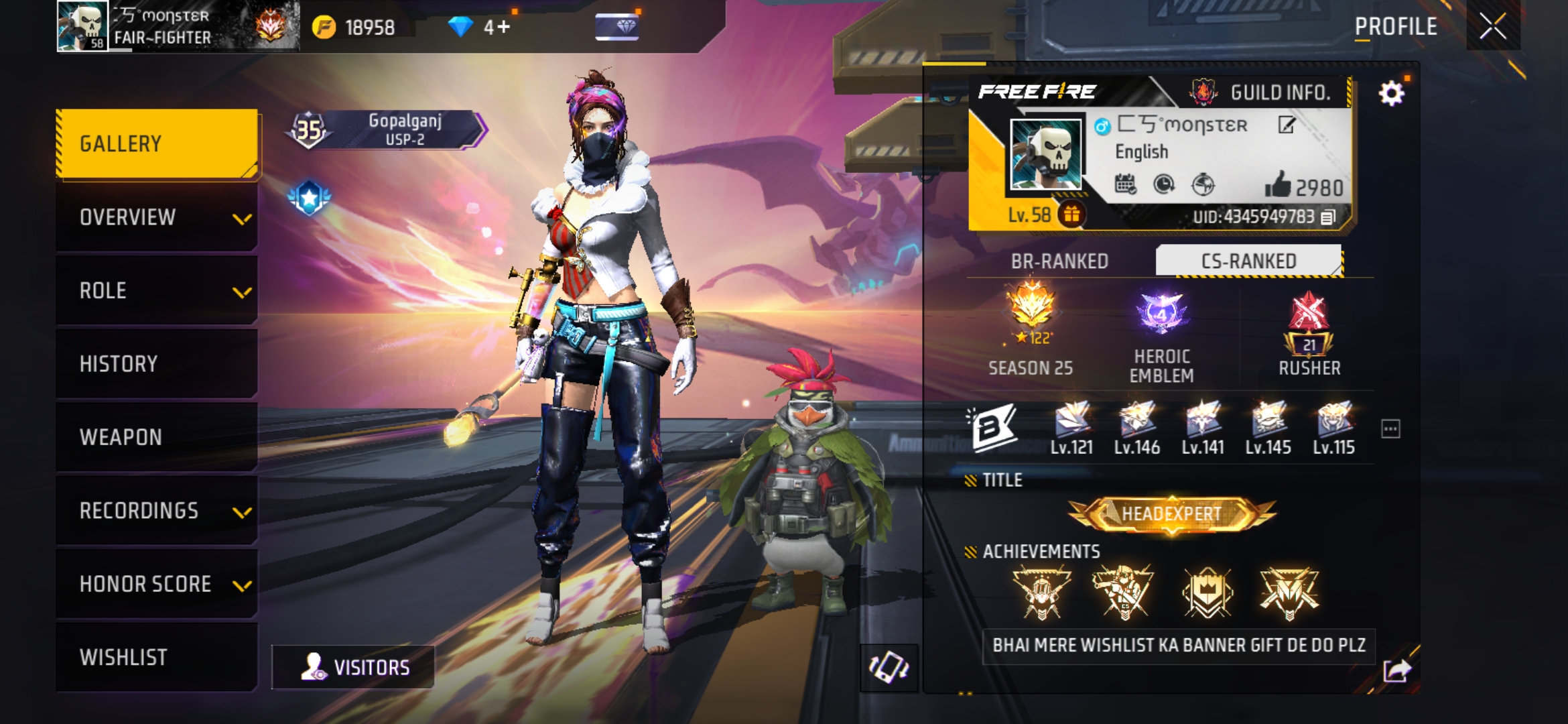The height and width of the screenshot is (724, 1568).
Task: Expand the Honor Score entry
Action: (157, 584)
